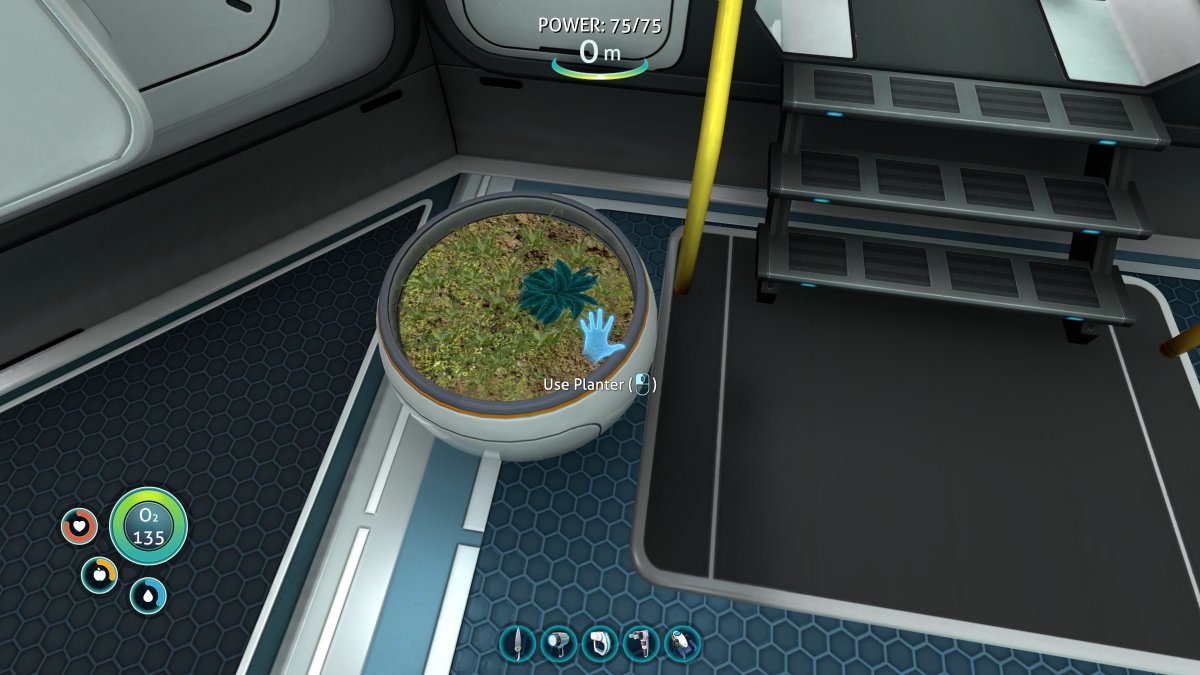Select the Habitat Builder quick slot
The height and width of the screenshot is (675, 1200).
[641, 643]
